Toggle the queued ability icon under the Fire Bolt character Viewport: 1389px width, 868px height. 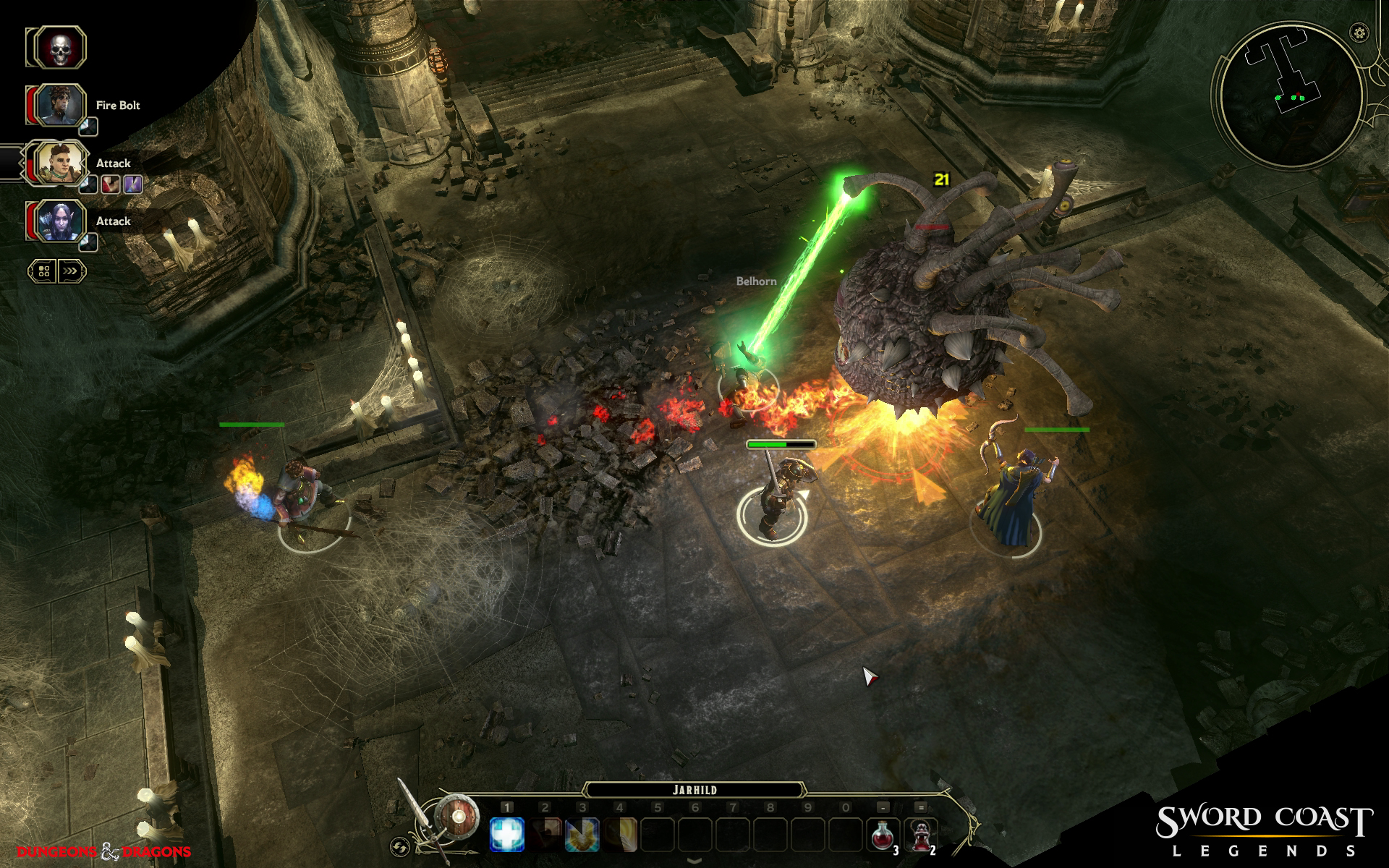(88, 127)
